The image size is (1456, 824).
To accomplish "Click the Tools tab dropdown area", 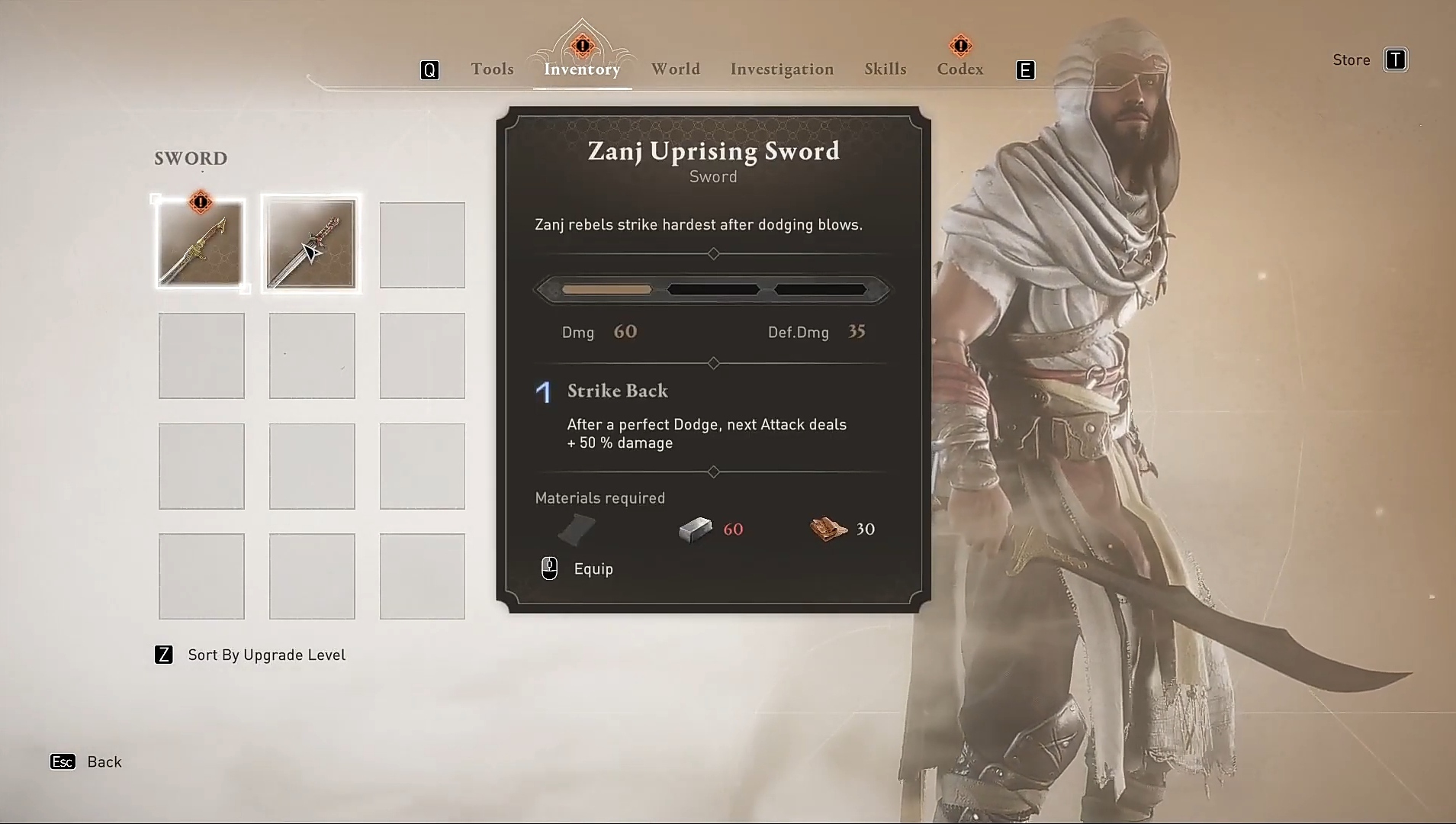I will 492,69.
